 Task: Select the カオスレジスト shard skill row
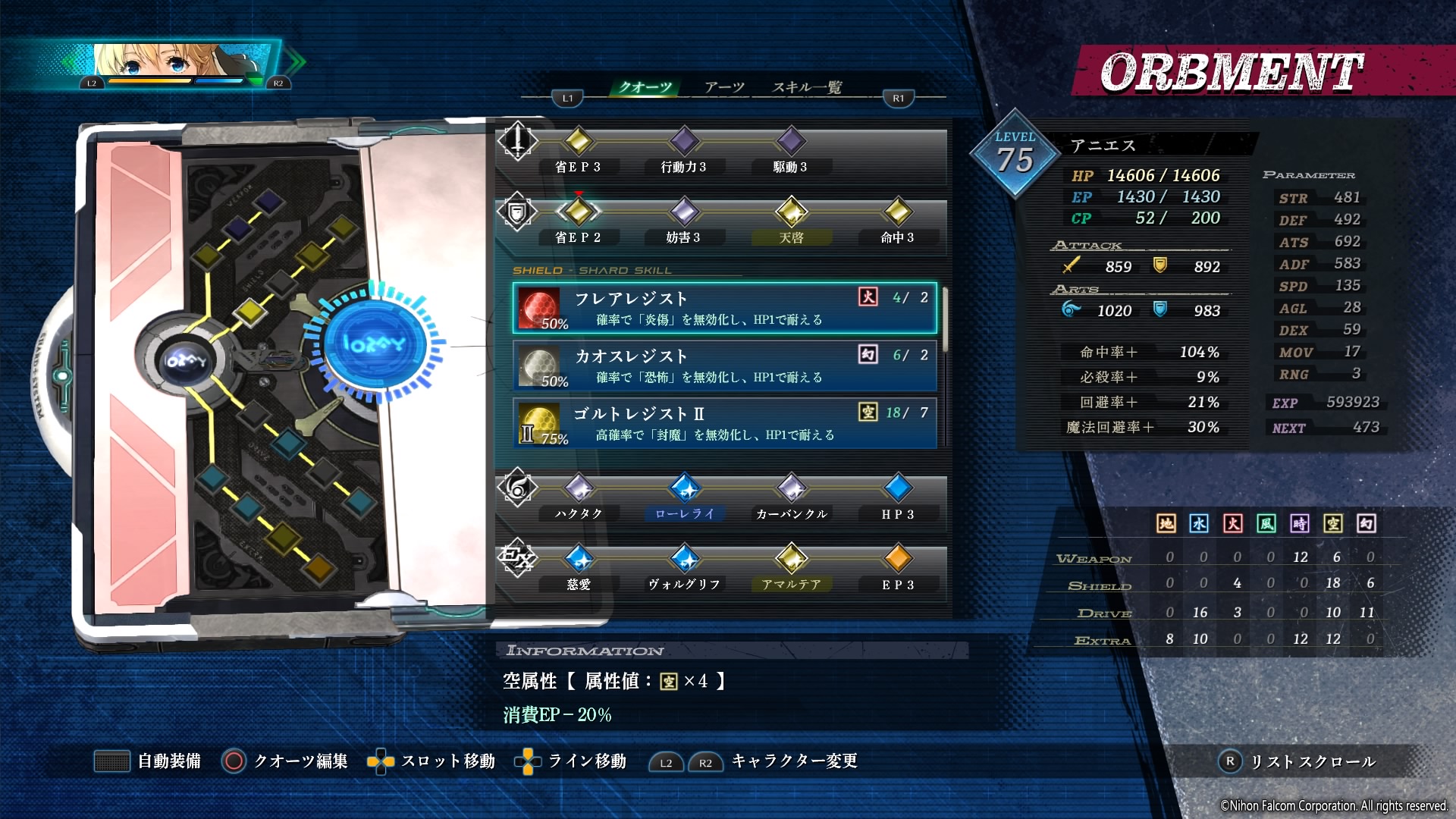[725, 366]
